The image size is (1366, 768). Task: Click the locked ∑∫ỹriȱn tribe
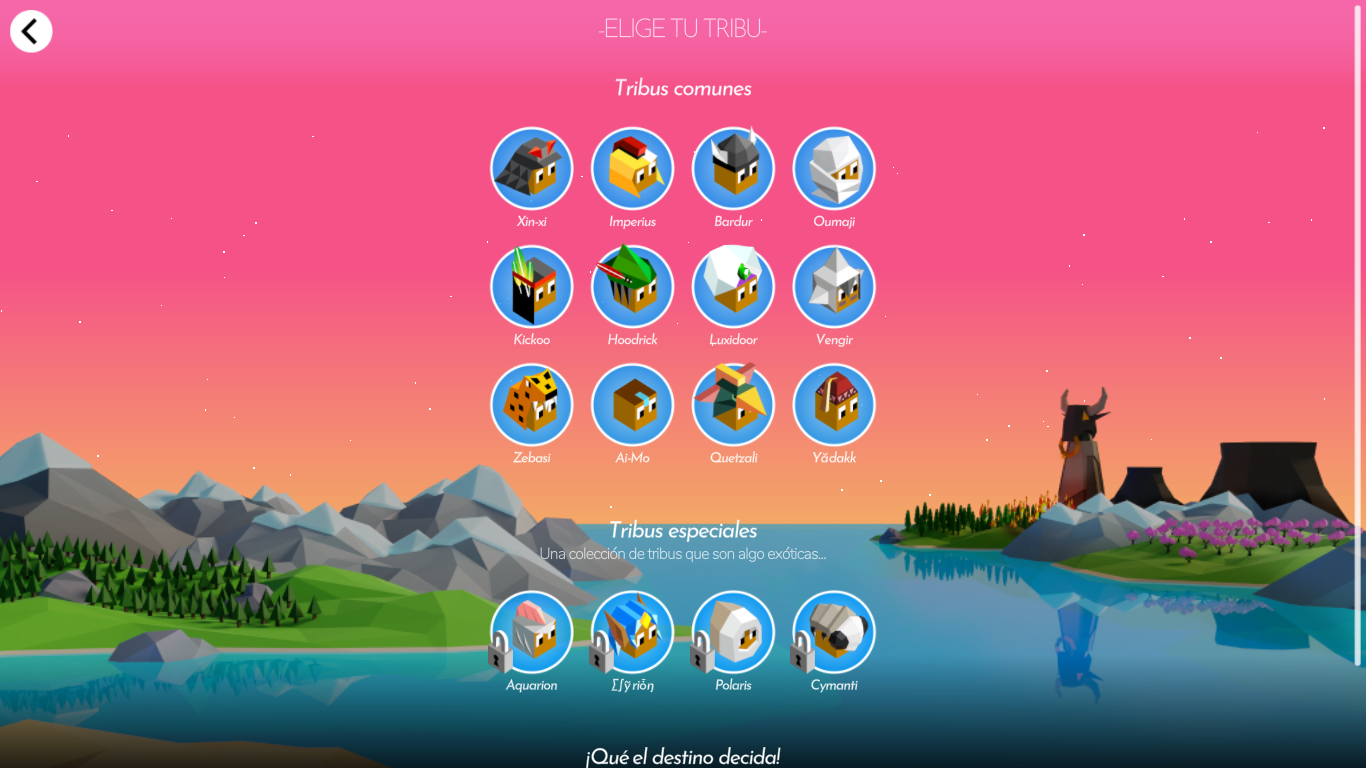click(632, 632)
